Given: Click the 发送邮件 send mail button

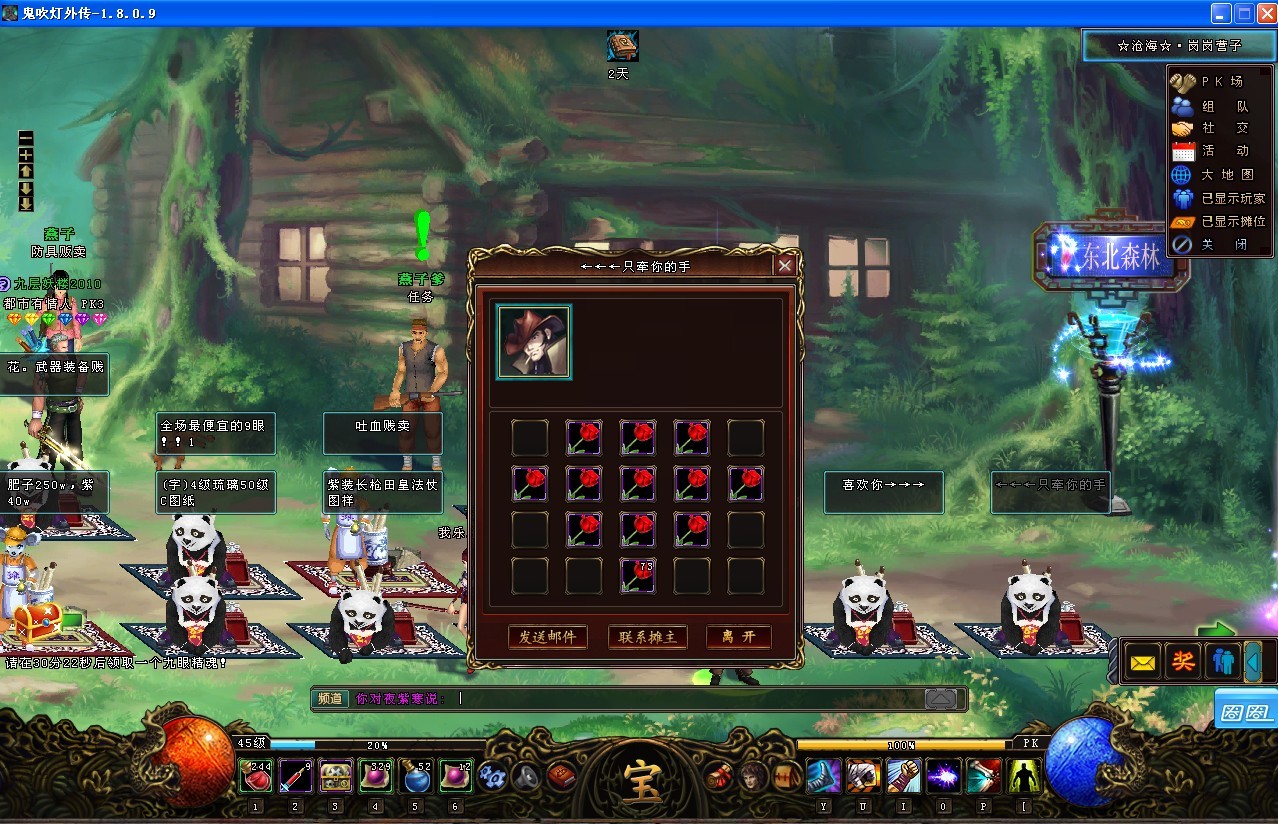Looking at the screenshot, I should tap(547, 637).
